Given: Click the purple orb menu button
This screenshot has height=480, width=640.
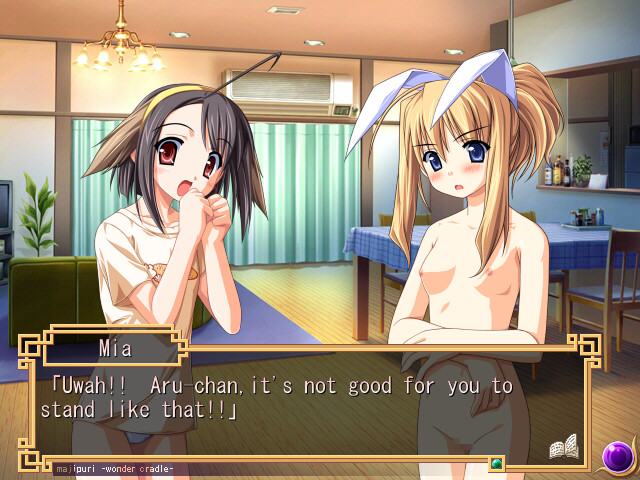Looking at the screenshot, I should click(x=618, y=457).
